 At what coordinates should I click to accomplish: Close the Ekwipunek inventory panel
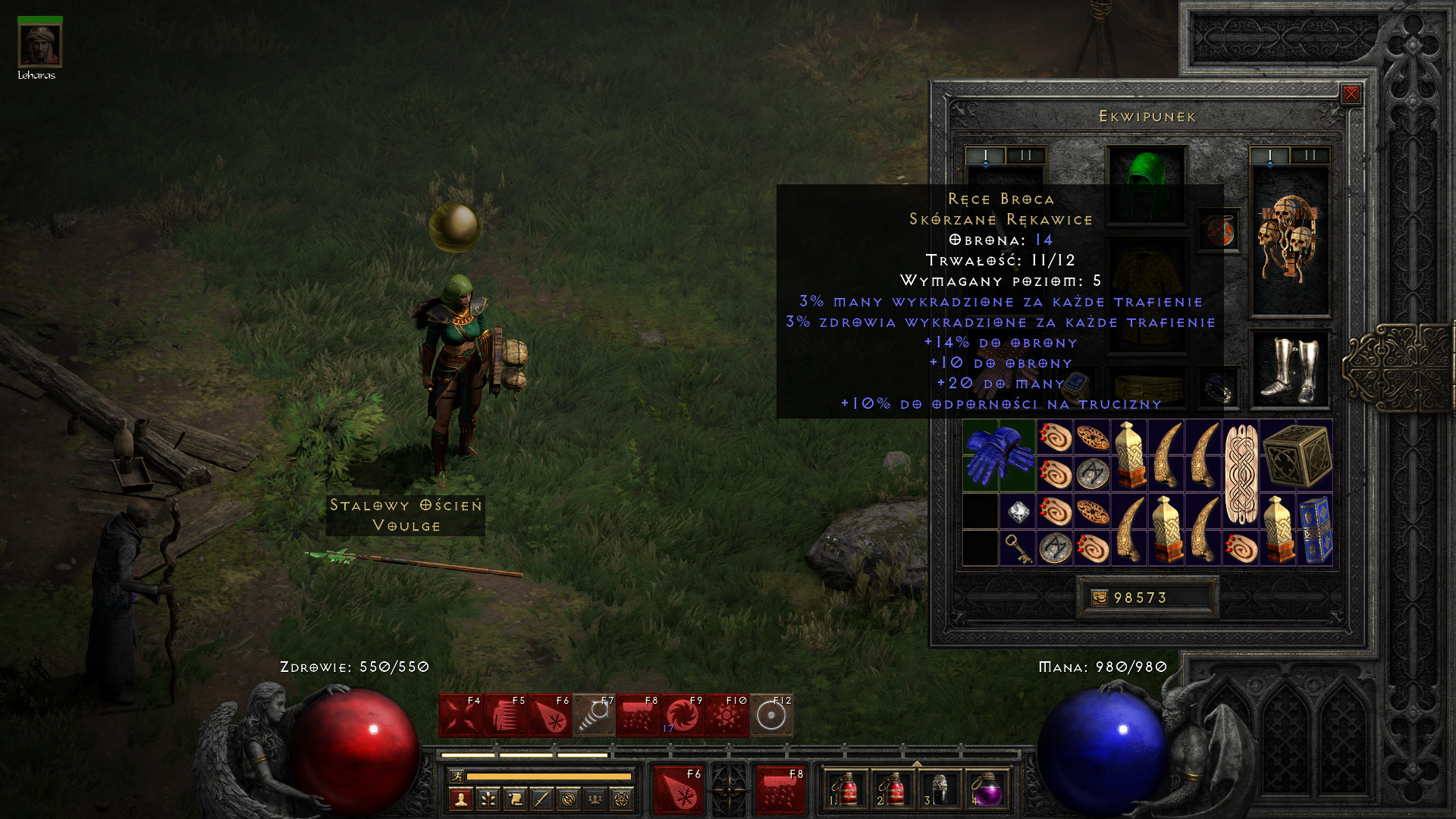click(1351, 94)
